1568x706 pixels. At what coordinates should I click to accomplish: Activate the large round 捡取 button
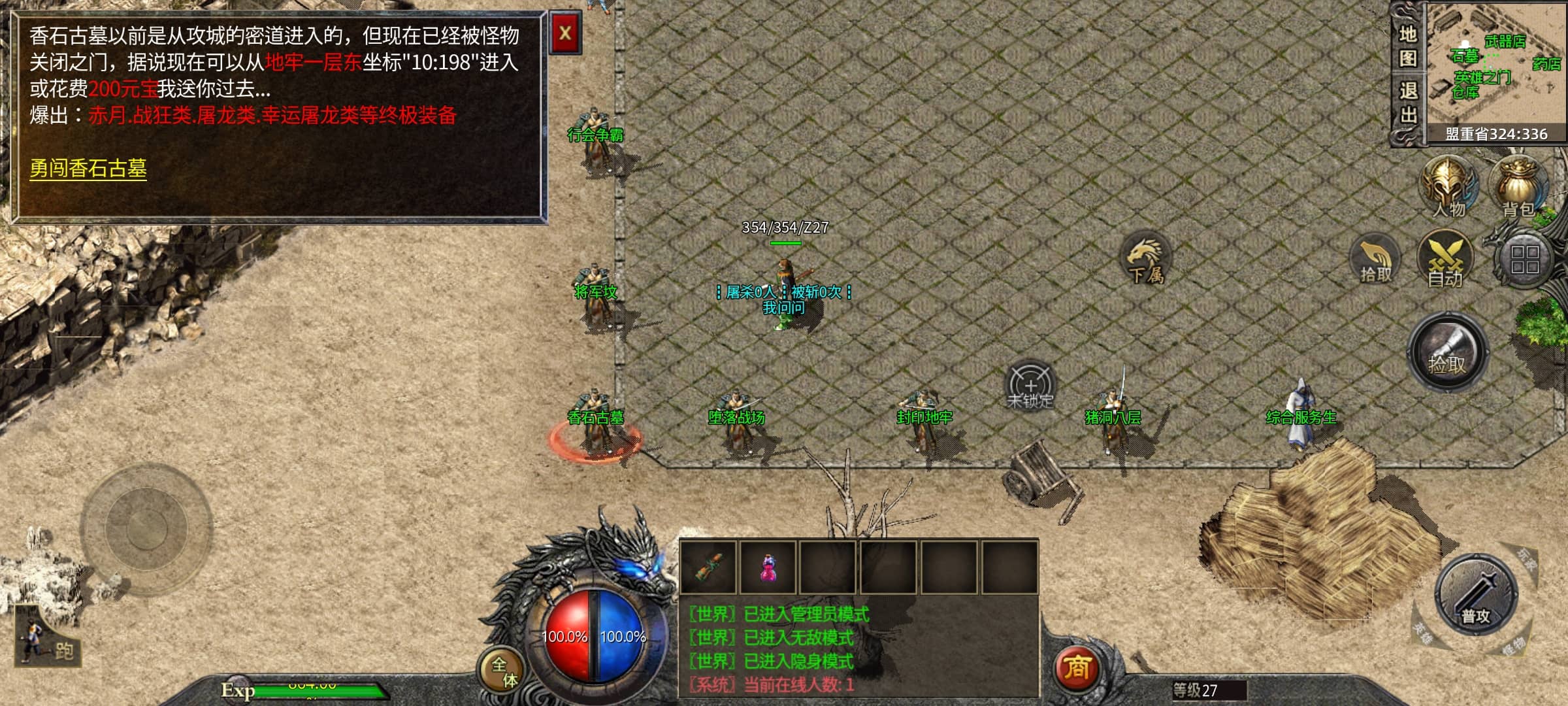click(x=1448, y=353)
